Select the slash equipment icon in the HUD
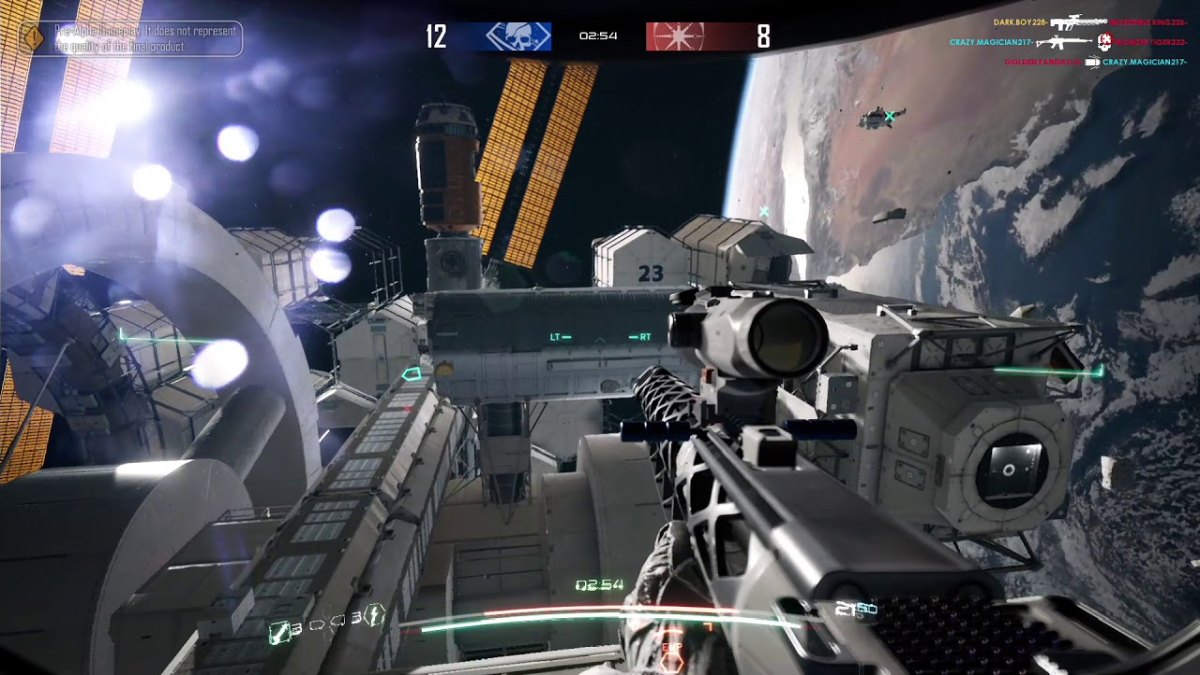The image size is (1200, 675). [280, 630]
